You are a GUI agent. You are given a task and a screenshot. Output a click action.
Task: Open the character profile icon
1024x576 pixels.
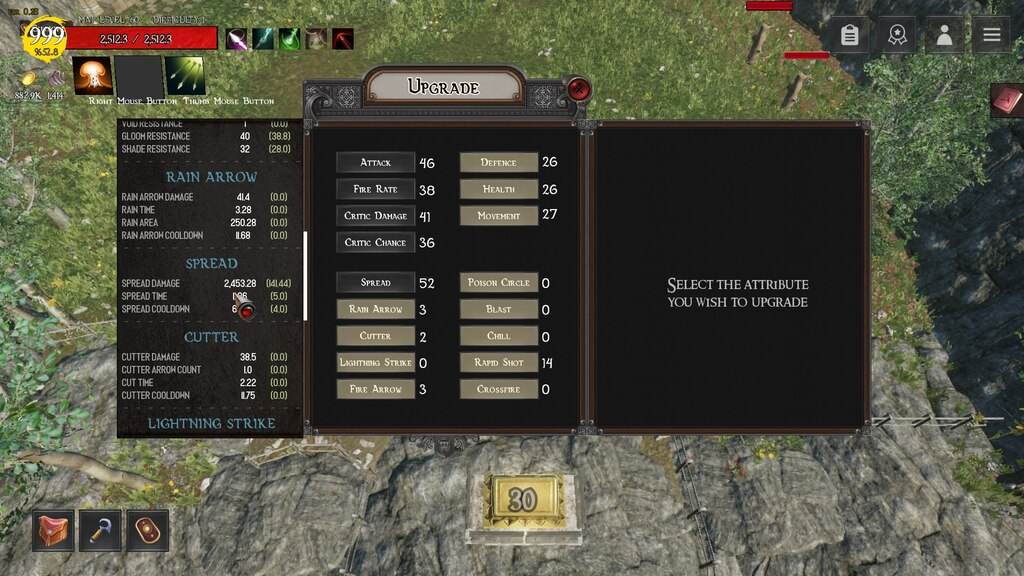[x=944, y=35]
